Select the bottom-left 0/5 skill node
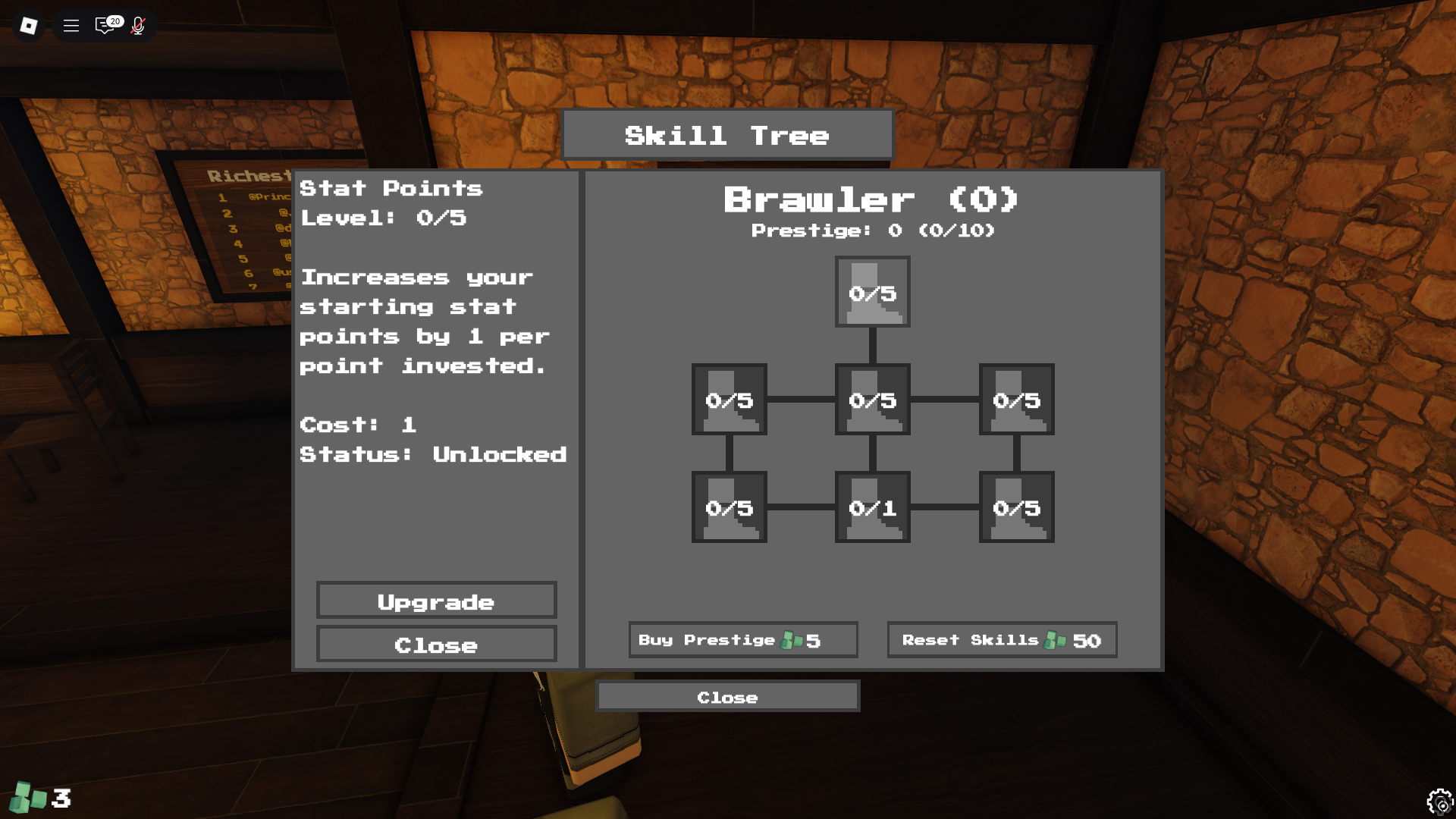 pos(729,508)
